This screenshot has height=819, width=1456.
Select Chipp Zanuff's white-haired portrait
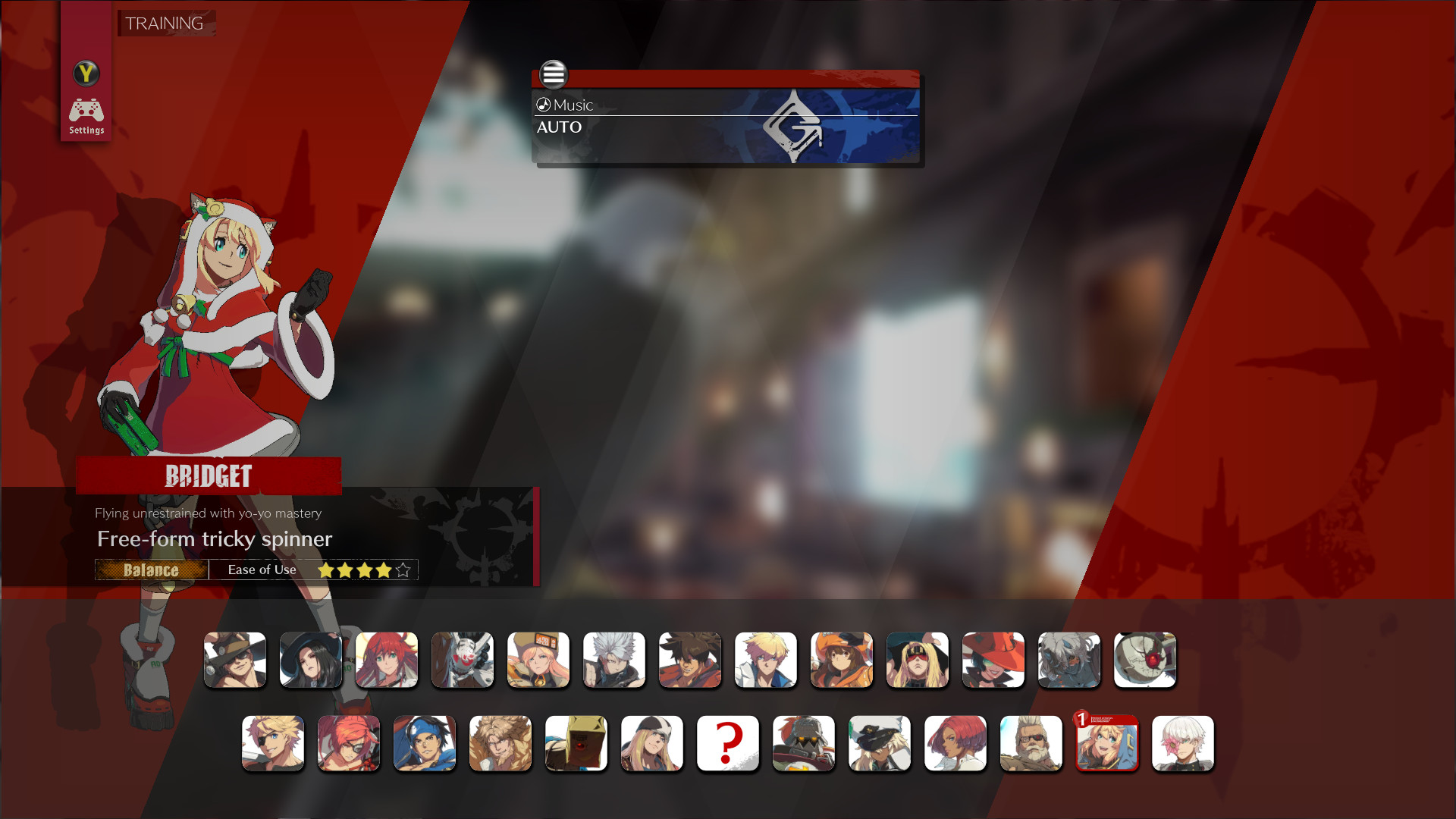[x=614, y=660]
